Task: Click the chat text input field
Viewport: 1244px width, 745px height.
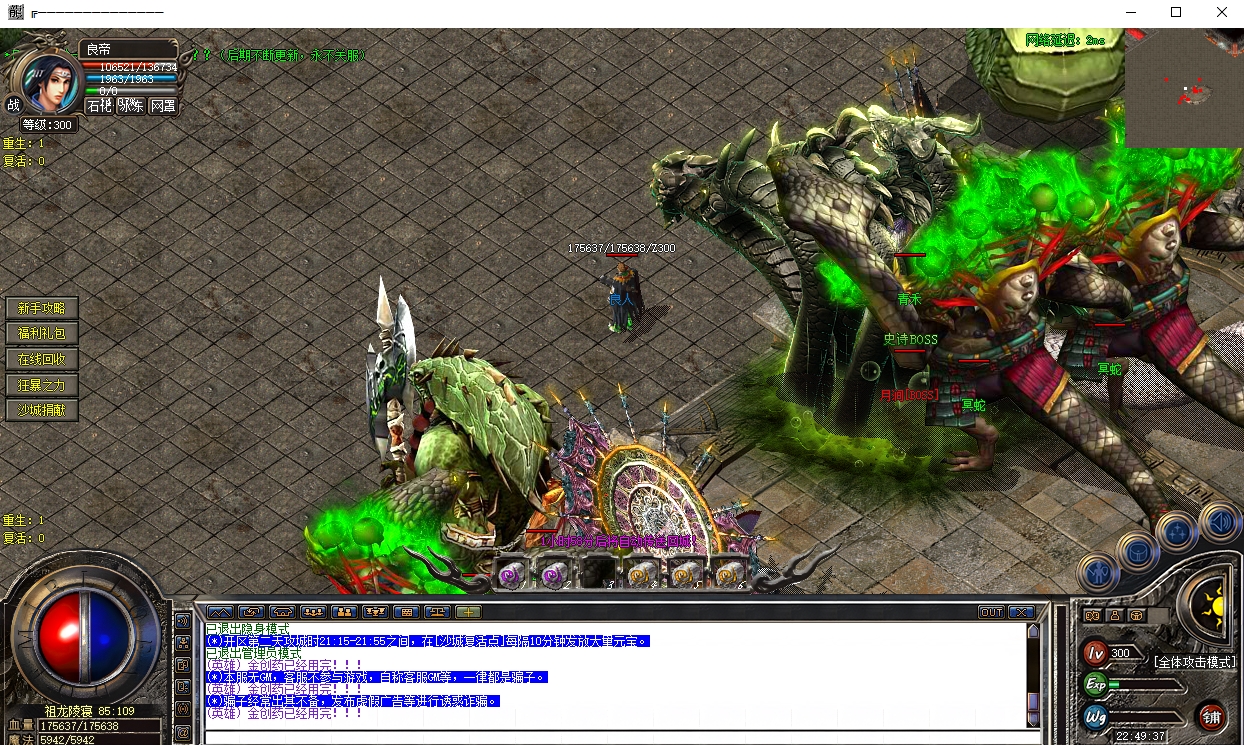Action: click(615, 737)
